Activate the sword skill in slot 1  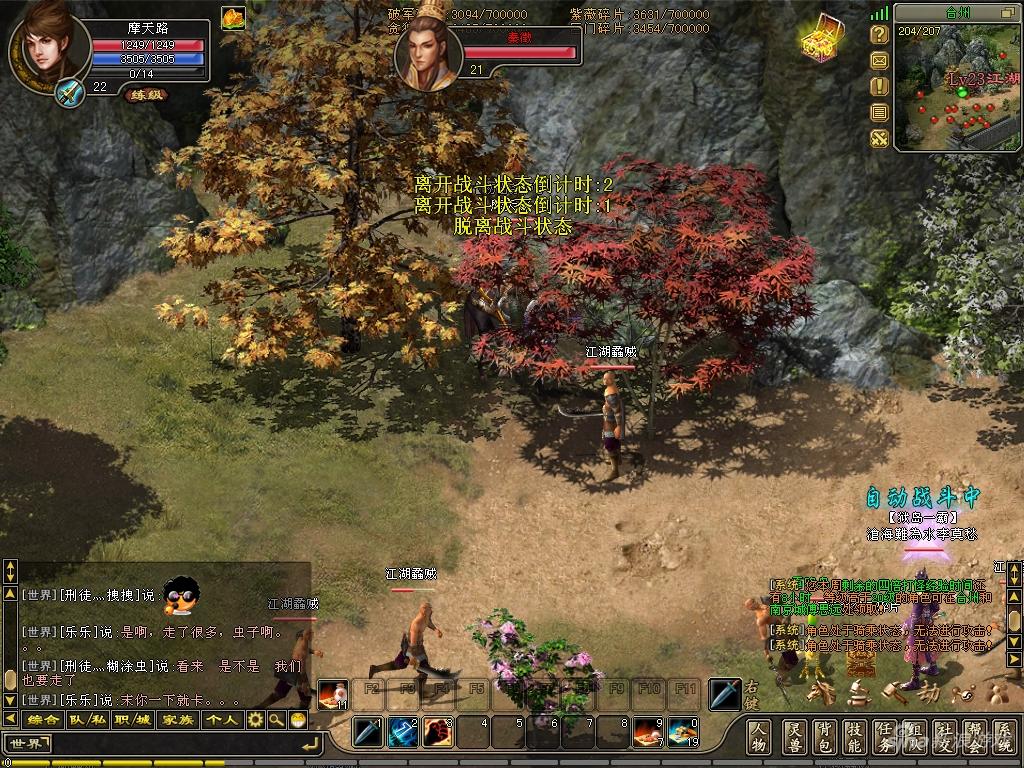click(x=369, y=733)
